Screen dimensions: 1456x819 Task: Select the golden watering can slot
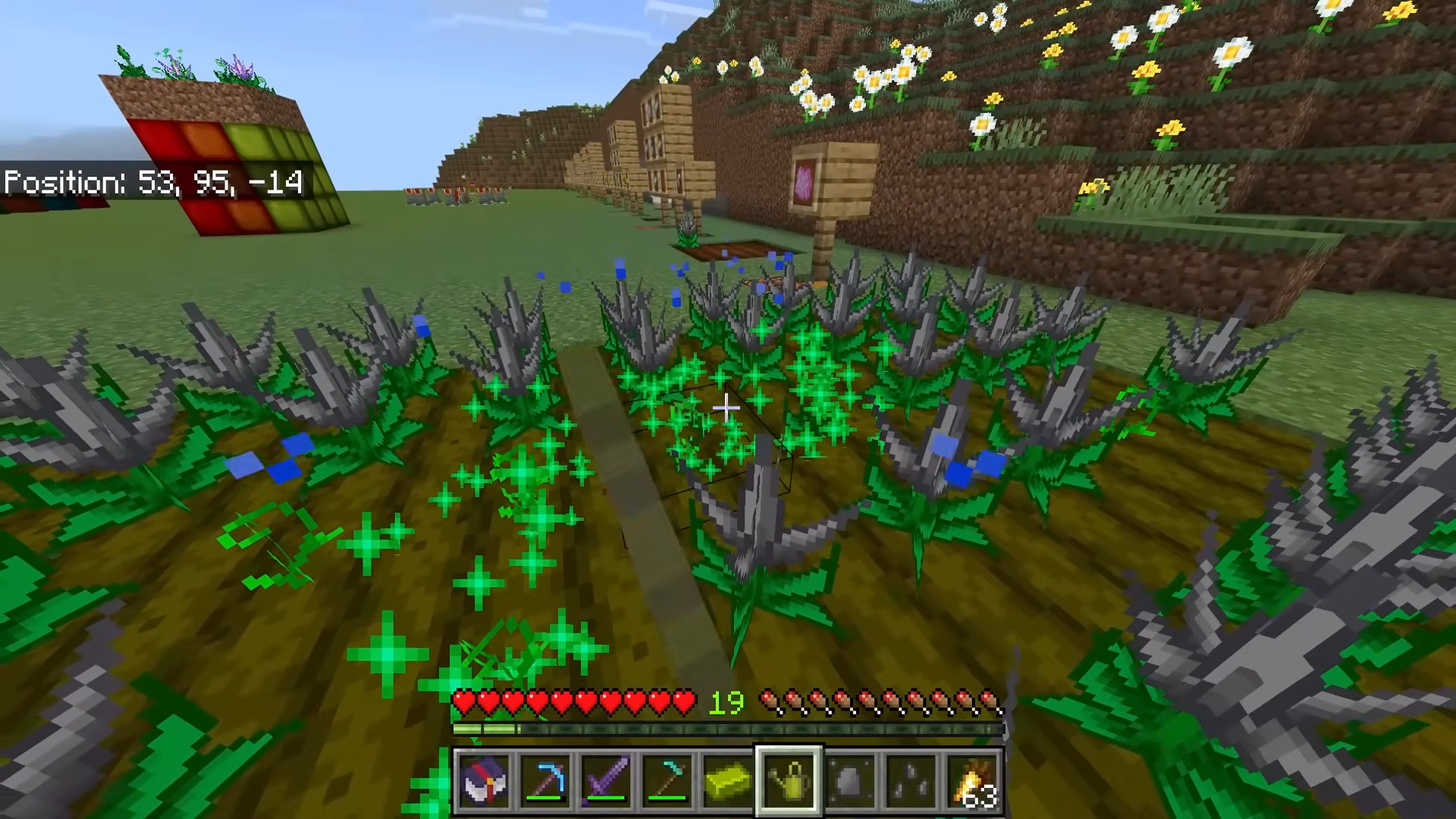pos(789,780)
